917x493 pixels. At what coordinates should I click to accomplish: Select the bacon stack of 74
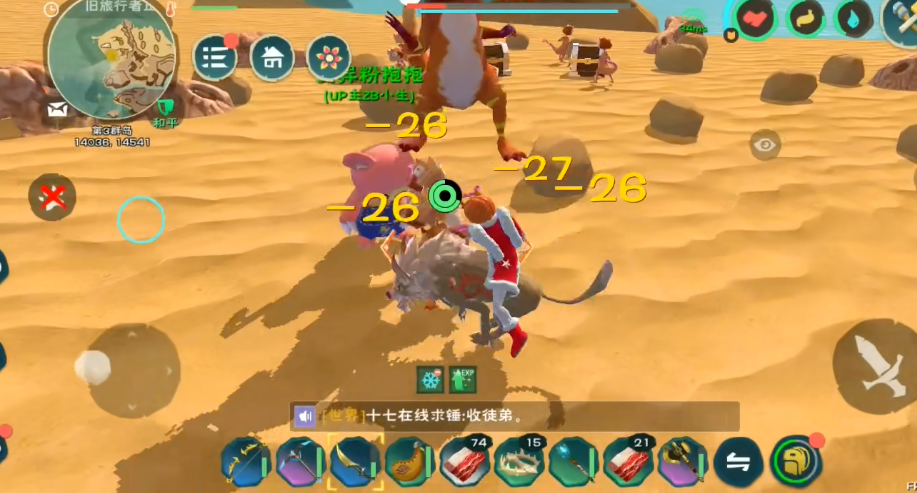(x=464, y=462)
